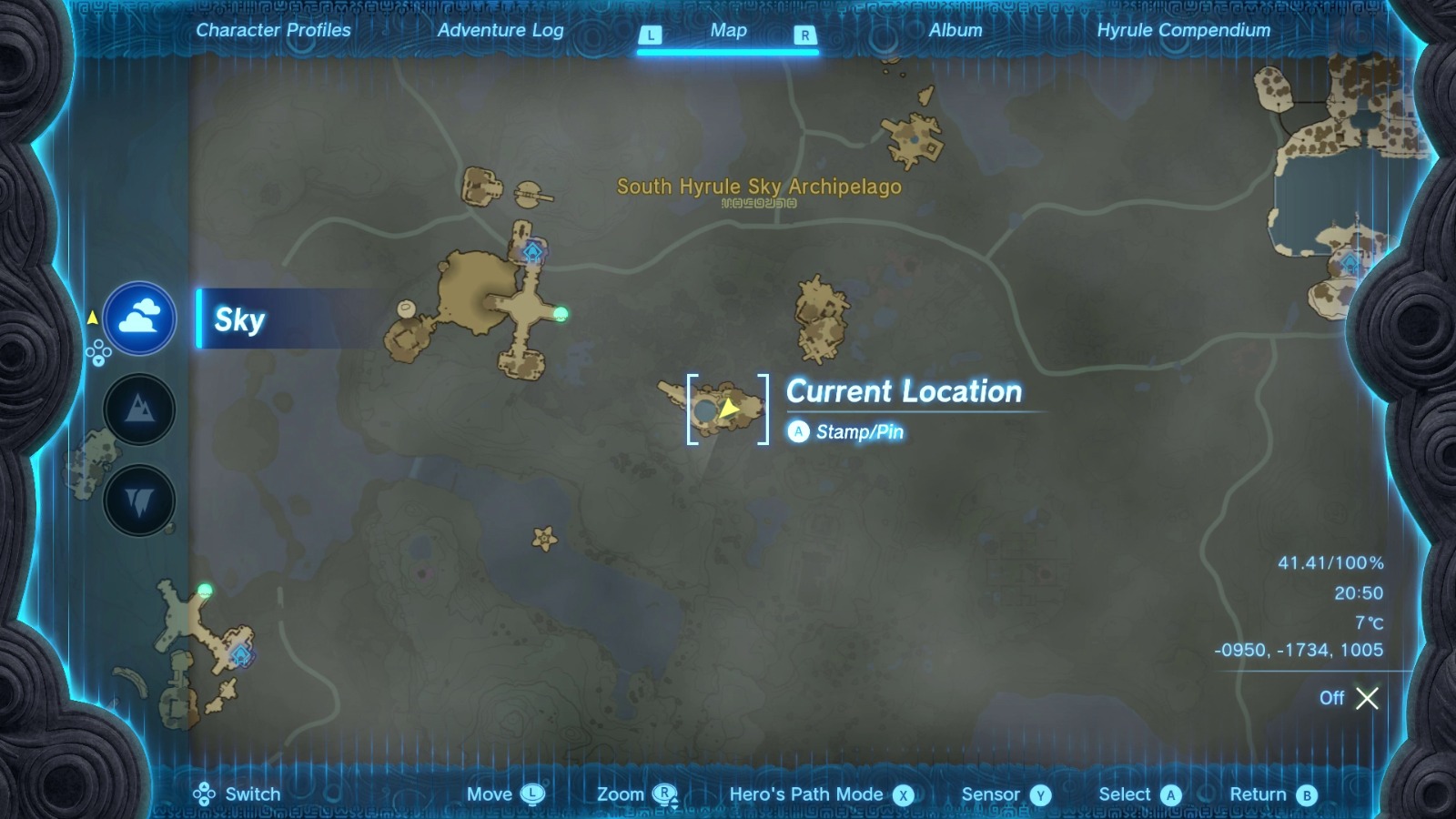The height and width of the screenshot is (819, 1456).
Task: Click the D-pad Switch control
Action: [206, 794]
